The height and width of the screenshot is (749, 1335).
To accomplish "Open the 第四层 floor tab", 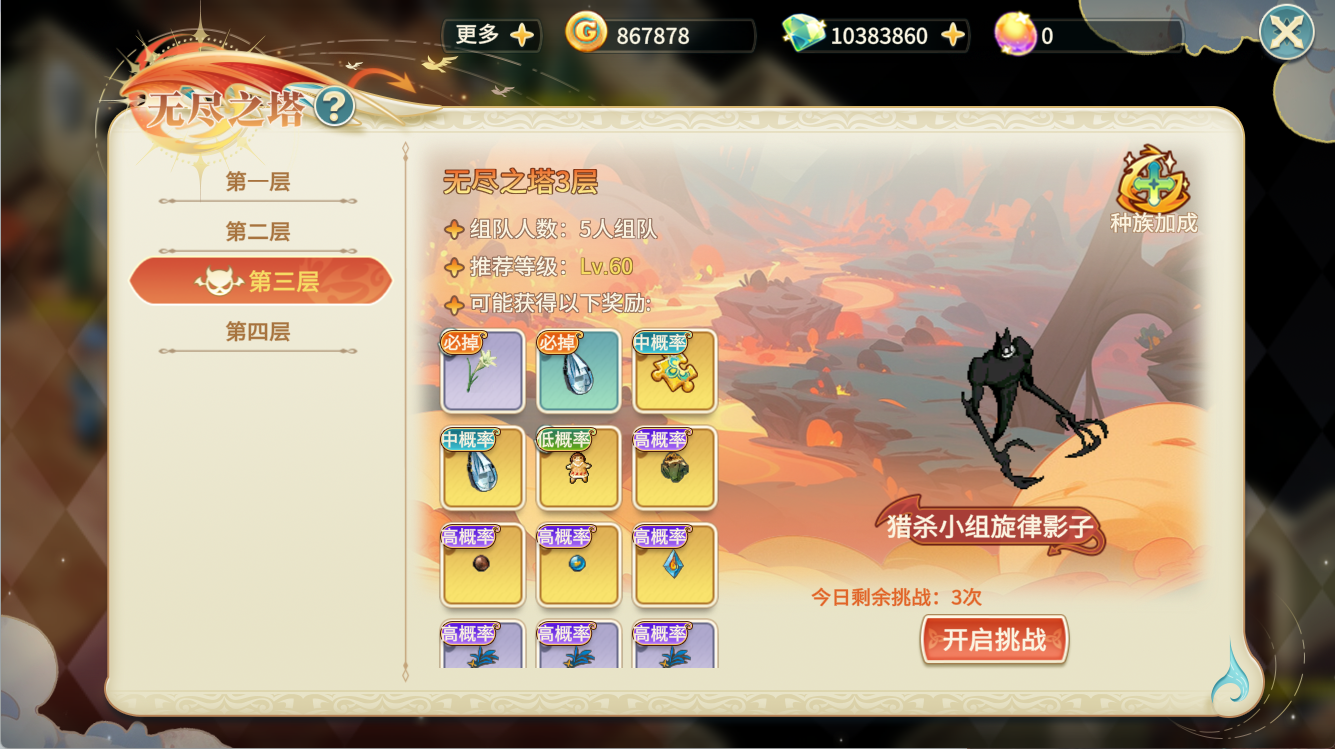I will point(258,331).
